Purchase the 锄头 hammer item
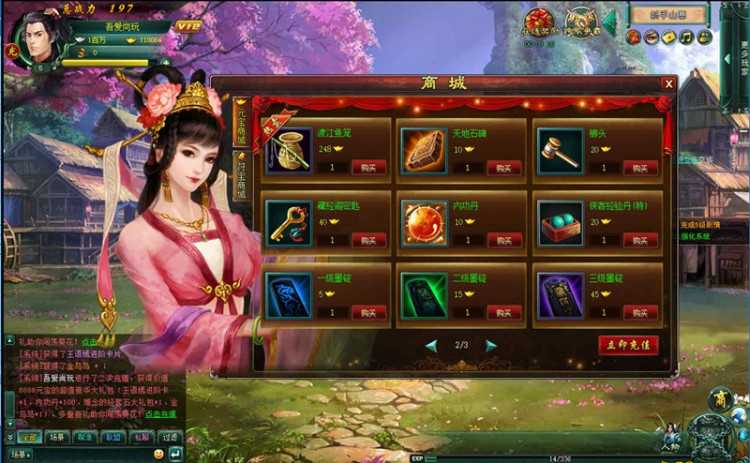750x463 pixels. coord(639,167)
